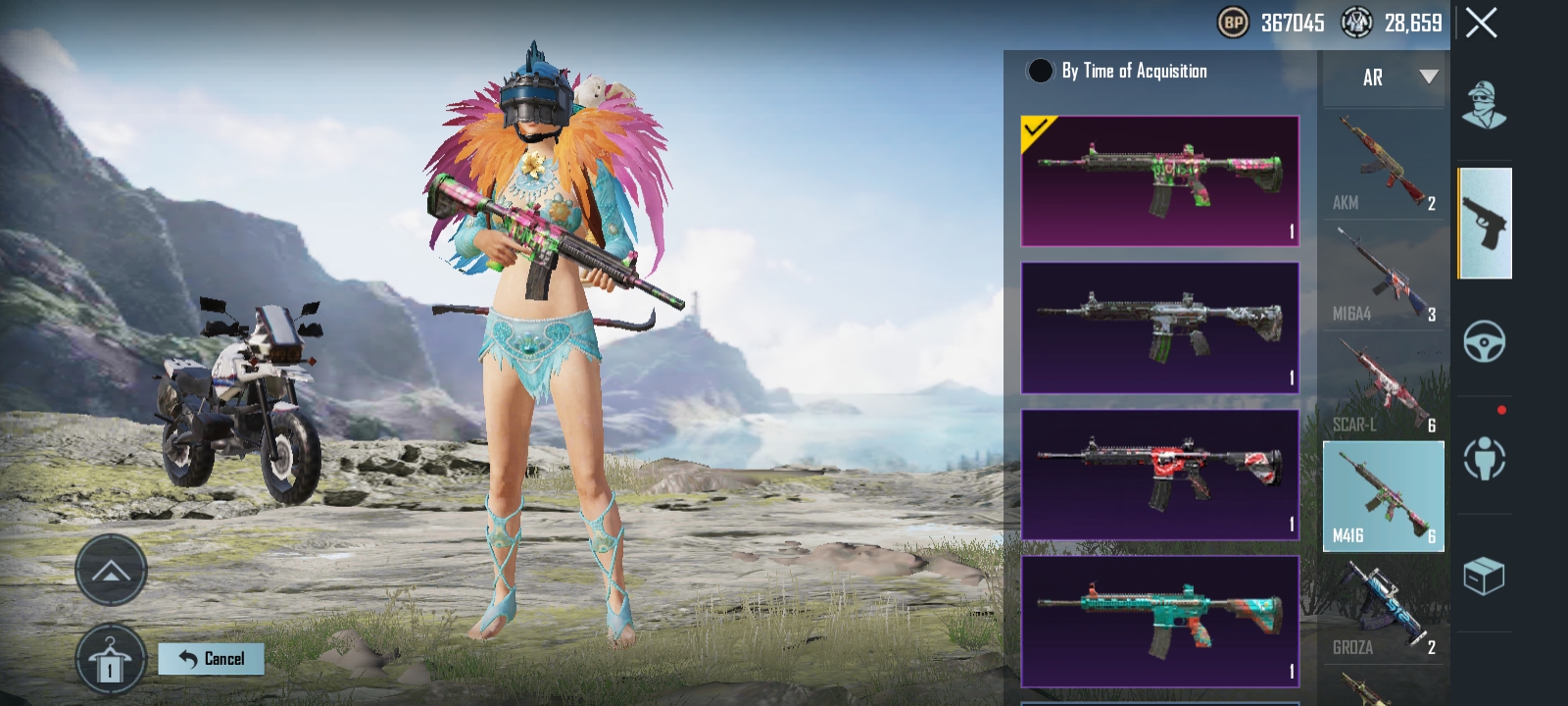The height and width of the screenshot is (706, 1568).
Task: Open the crate box tab
Action: point(1484,576)
